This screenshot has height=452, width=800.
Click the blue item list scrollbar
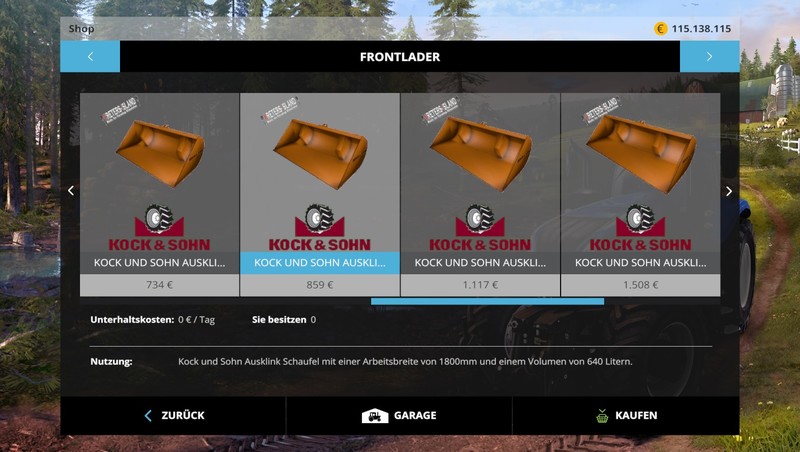coord(487,301)
